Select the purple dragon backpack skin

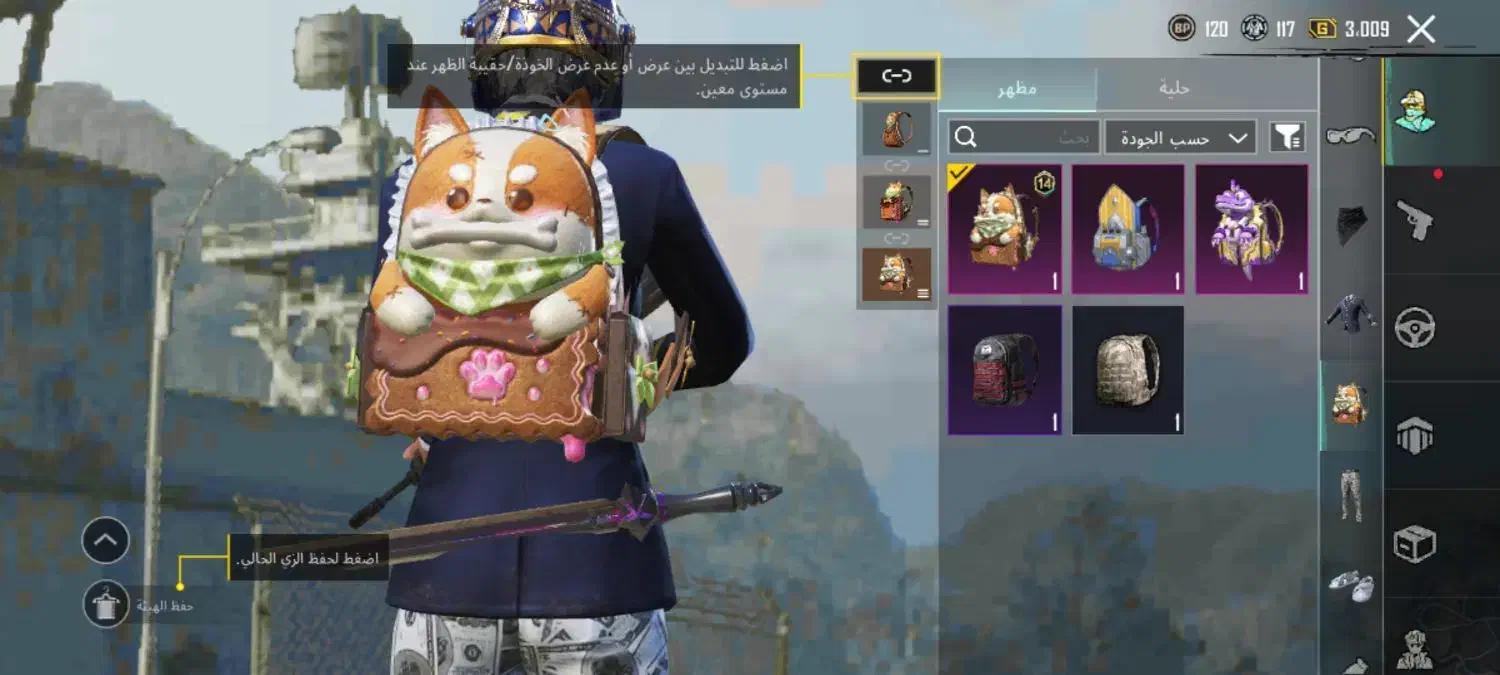pyautogui.click(x=1252, y=230)
